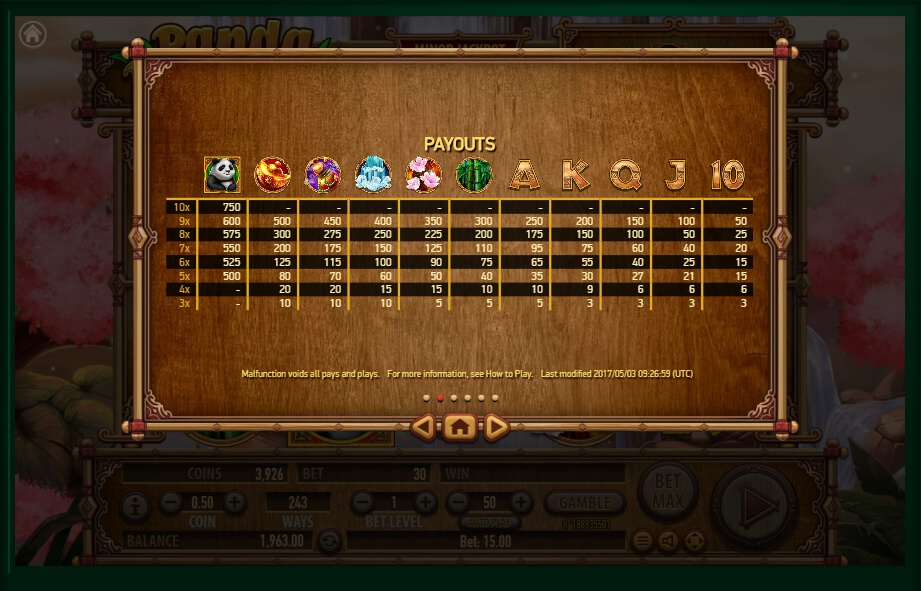Refresh the balance display
921x591 pixels.
click(329, 541)
